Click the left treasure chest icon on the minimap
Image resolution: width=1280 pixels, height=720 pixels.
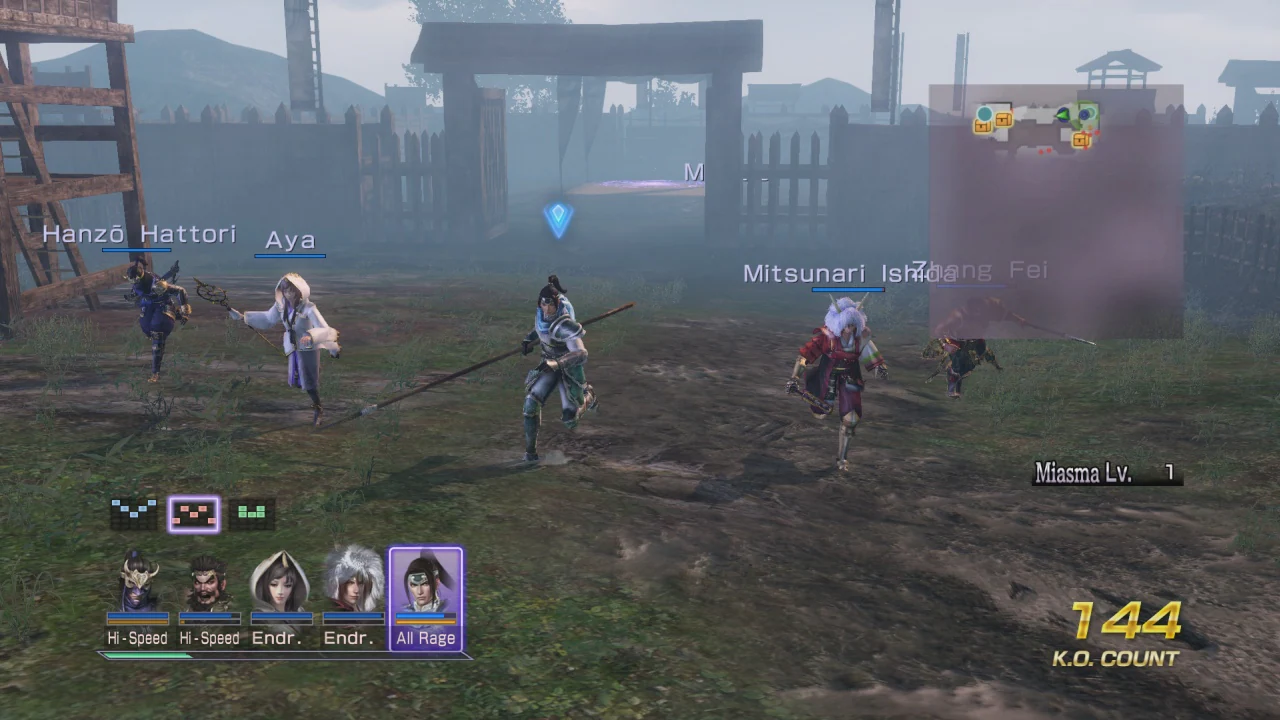point(981,124)
